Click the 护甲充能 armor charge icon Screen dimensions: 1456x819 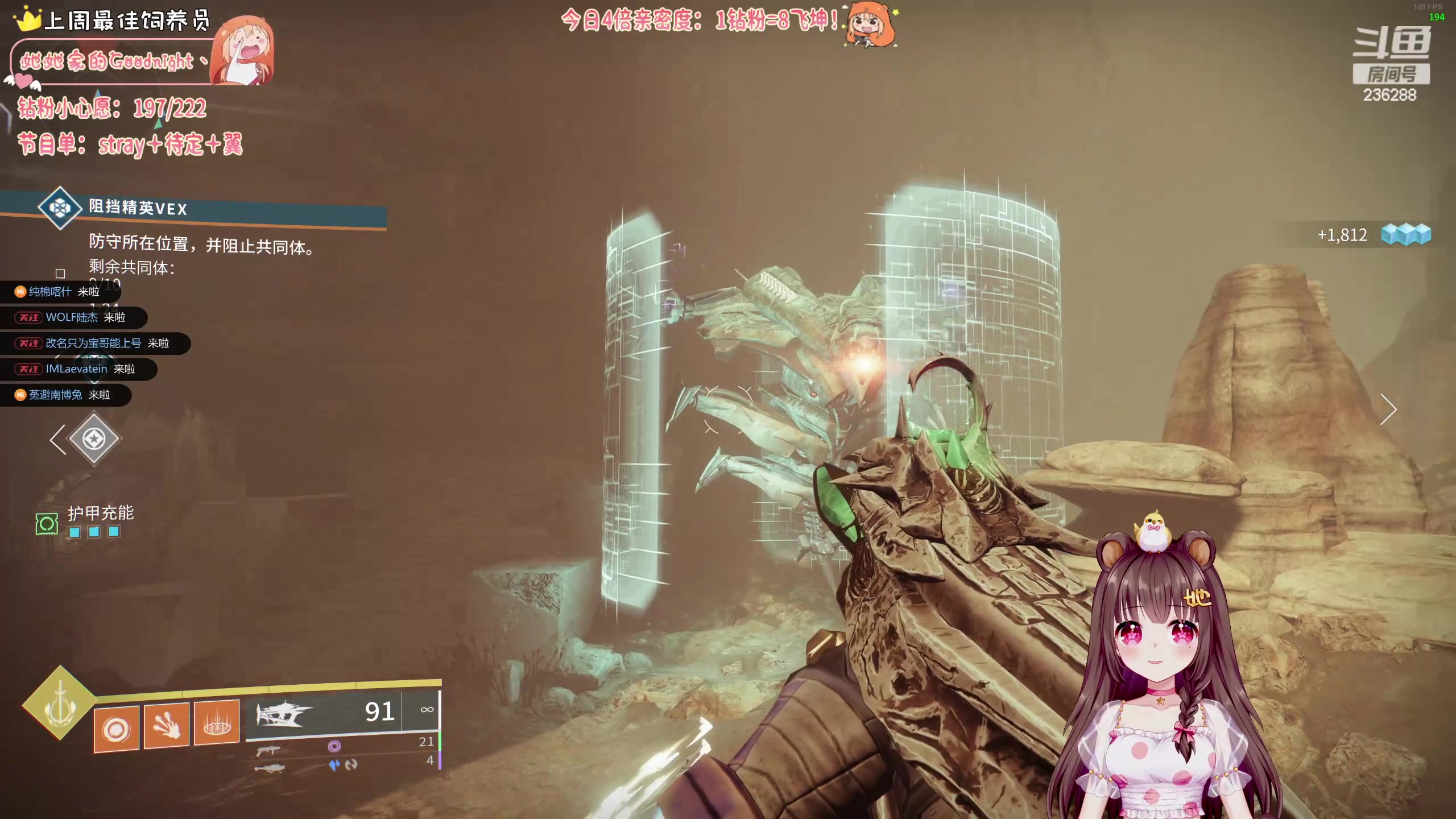[x=47, y=524]
